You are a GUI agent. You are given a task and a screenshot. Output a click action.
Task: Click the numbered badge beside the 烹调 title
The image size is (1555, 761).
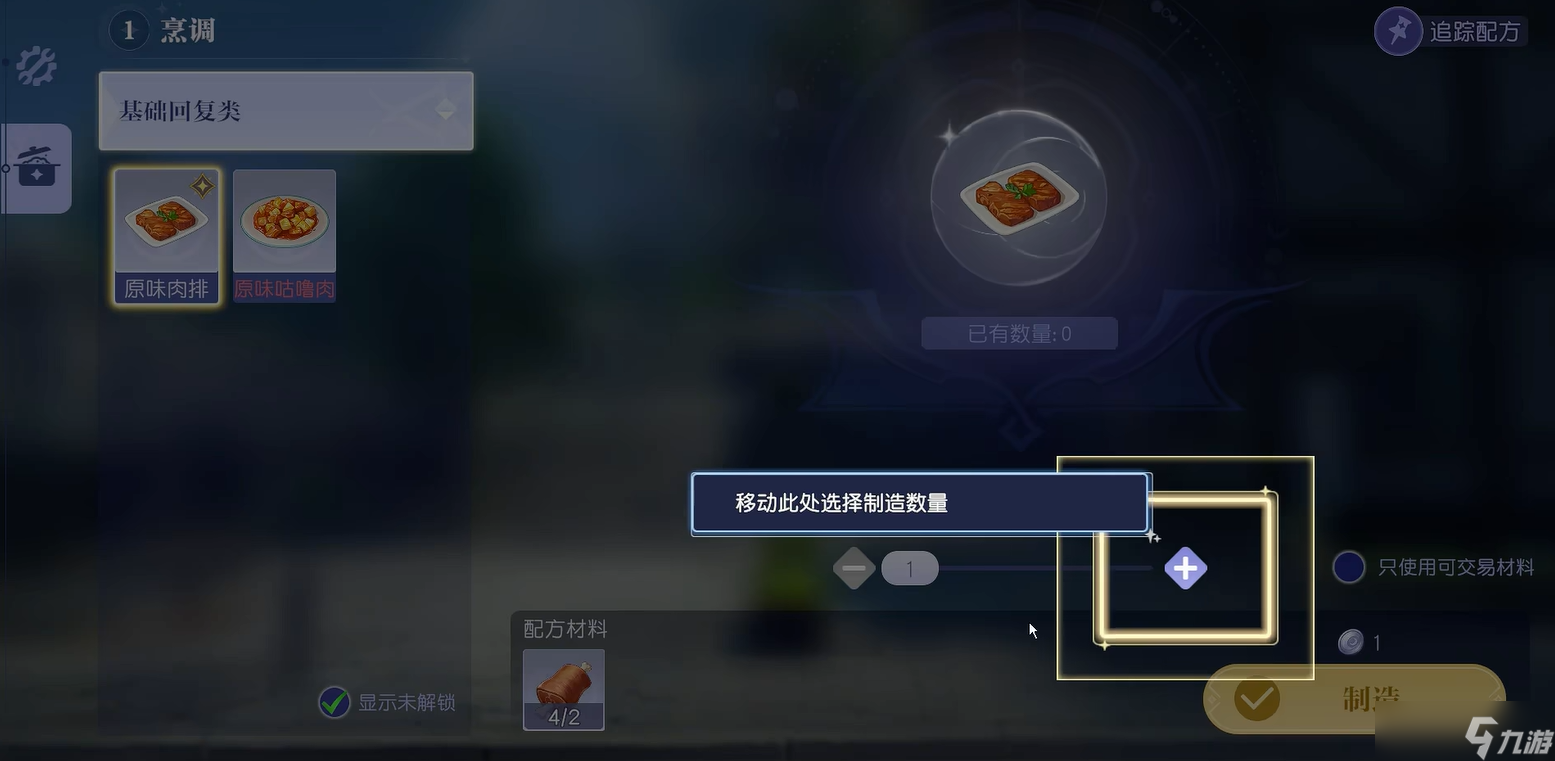128,29
